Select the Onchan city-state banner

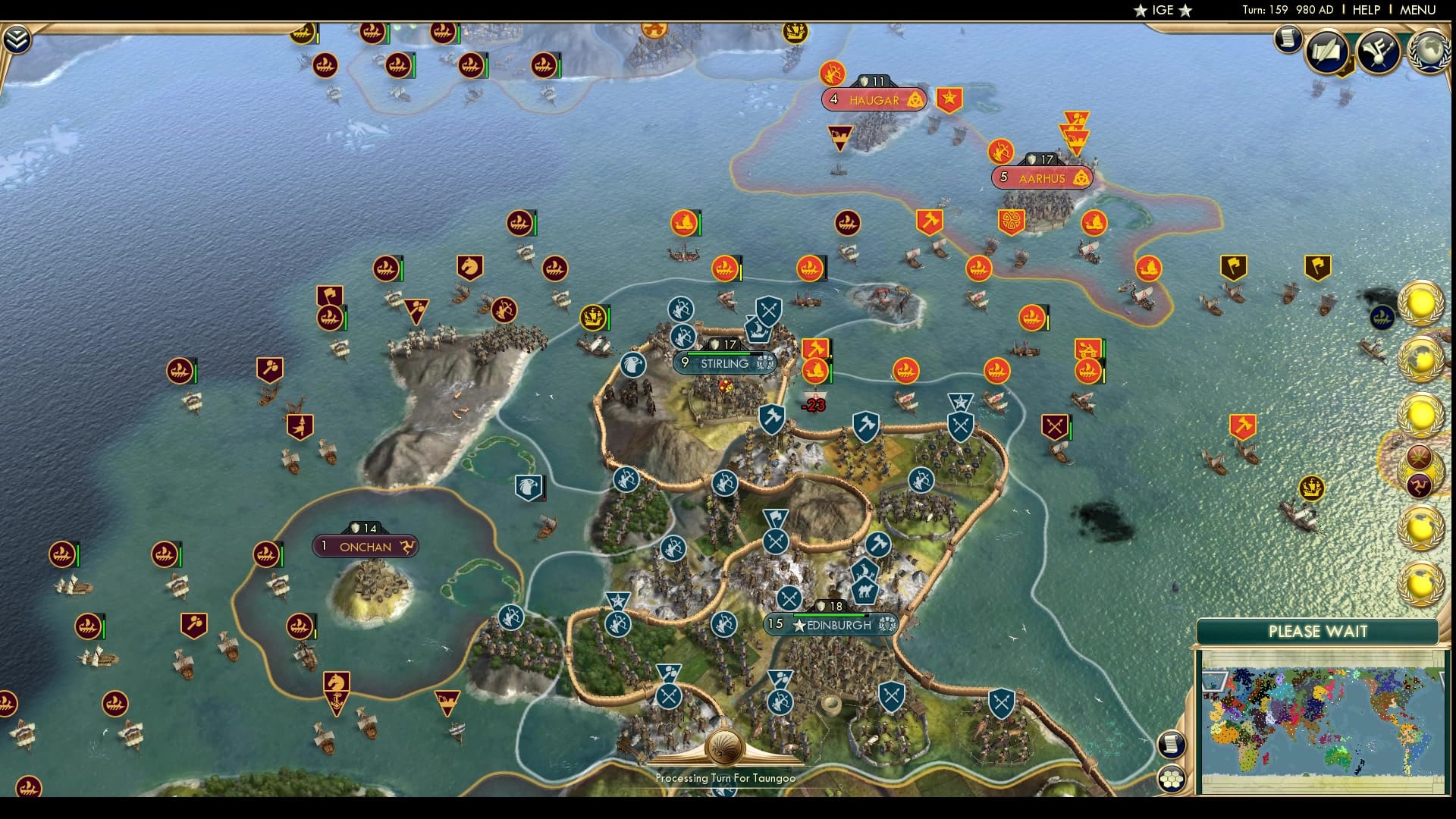366,546
